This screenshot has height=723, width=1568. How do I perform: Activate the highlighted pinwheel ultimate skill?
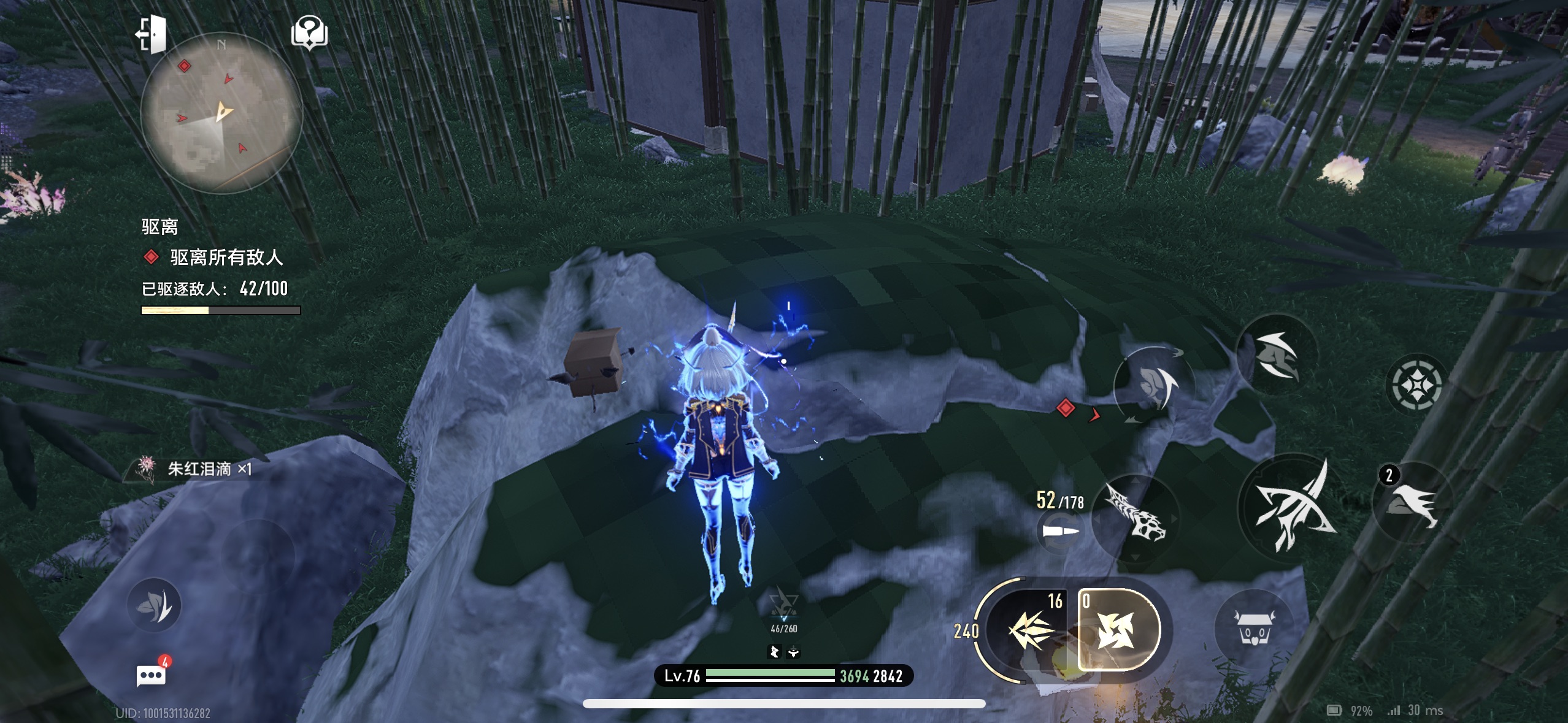[x=1118, y=630]
